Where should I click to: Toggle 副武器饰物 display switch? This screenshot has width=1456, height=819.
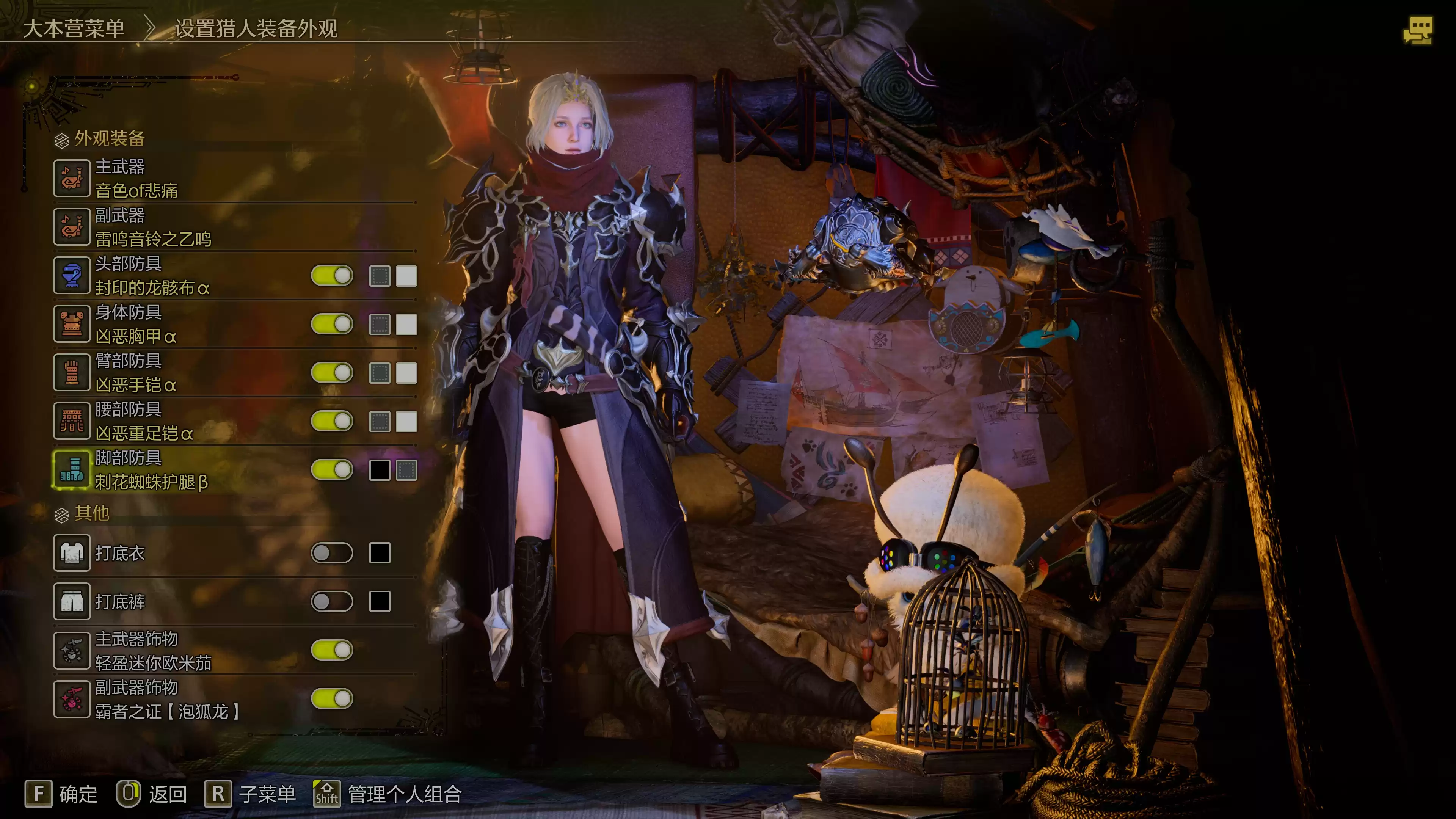pos(332,698)
